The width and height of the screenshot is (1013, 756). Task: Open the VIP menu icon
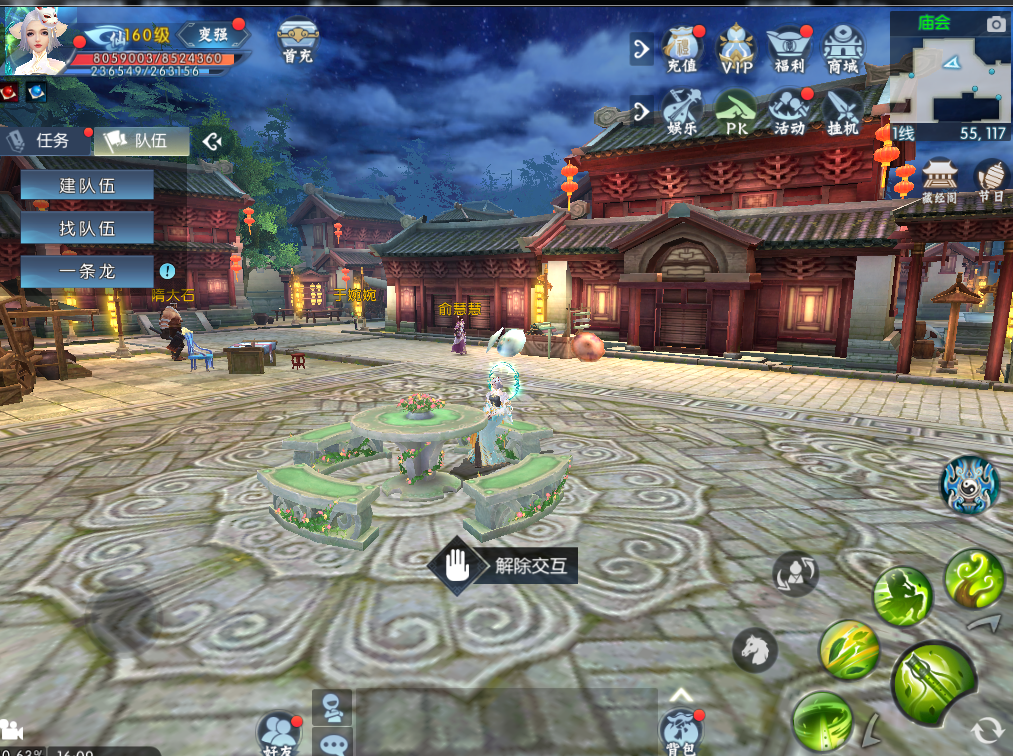[736, 50]
